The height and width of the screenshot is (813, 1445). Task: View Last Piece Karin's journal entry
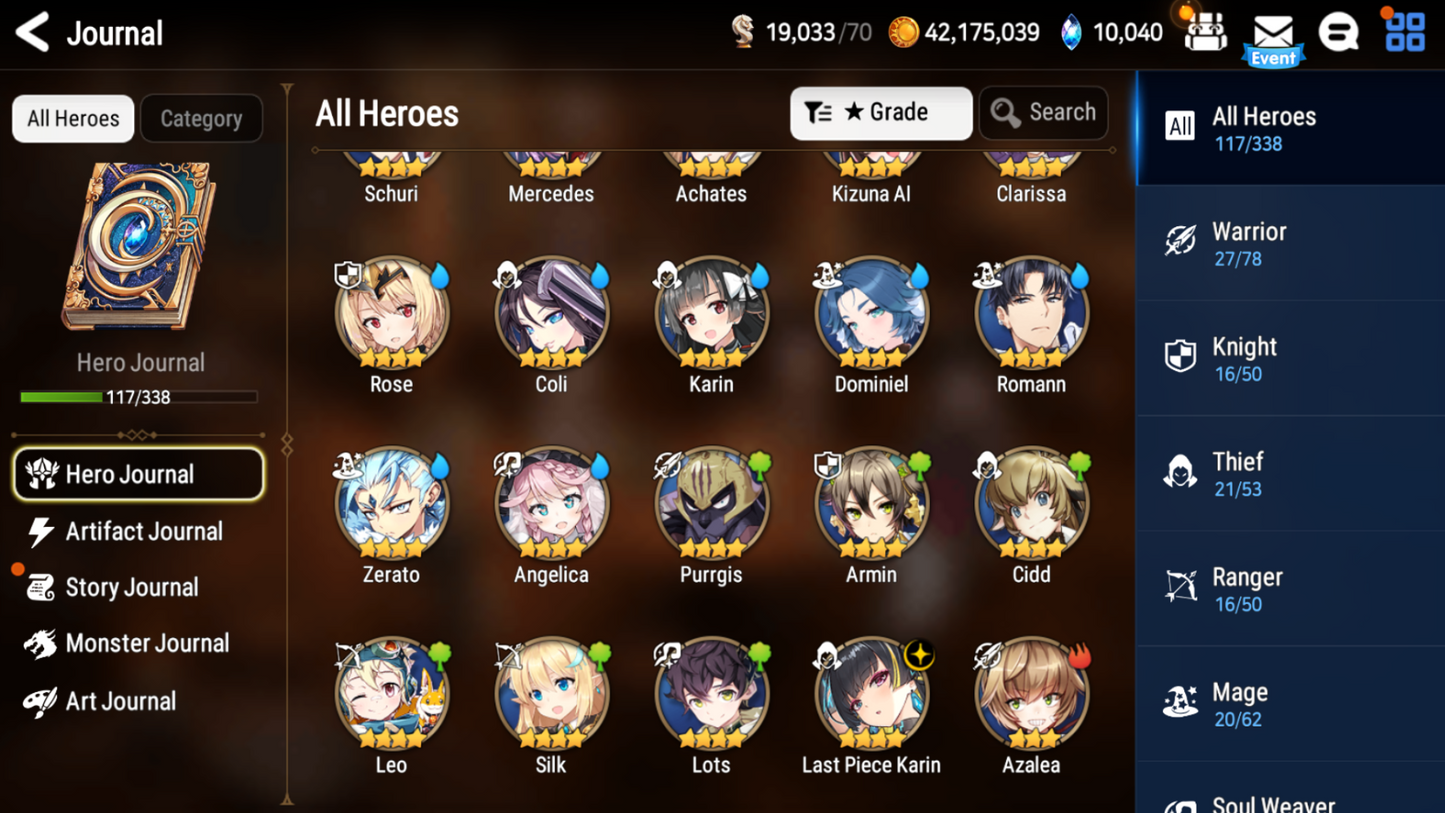click(x=871, y=694)
